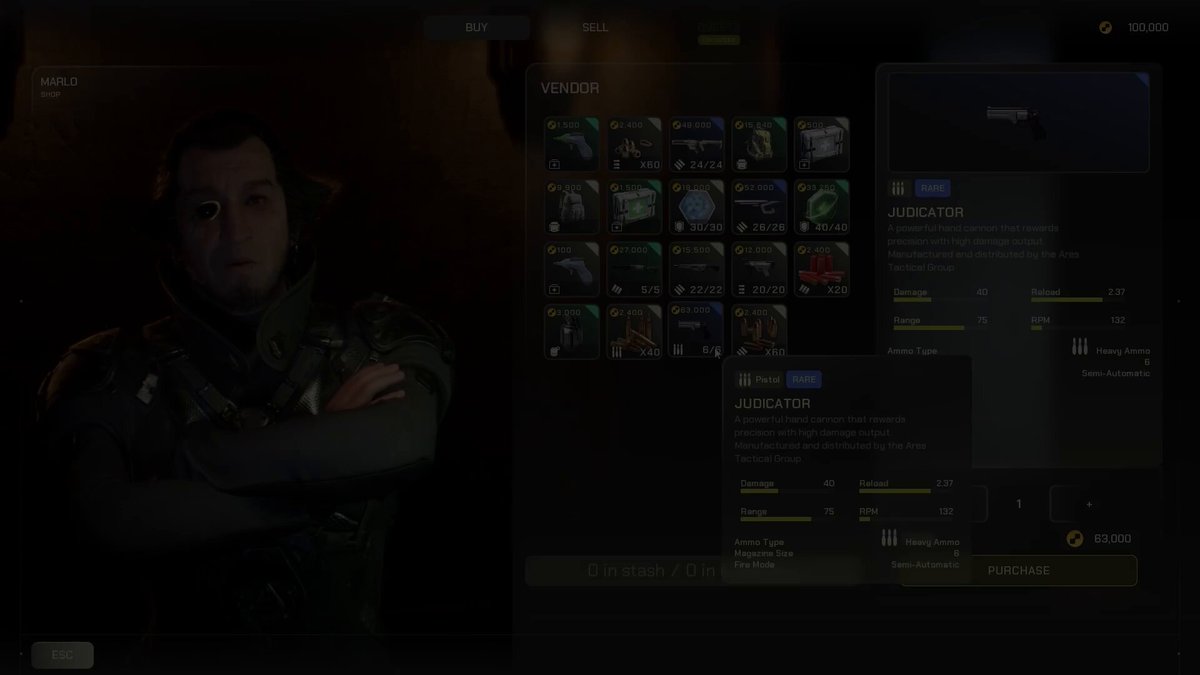1200x675 pixels.
Task: Choose the 15,240 credit backpack item
Action: pyautogui.click(x=759, y=144)
